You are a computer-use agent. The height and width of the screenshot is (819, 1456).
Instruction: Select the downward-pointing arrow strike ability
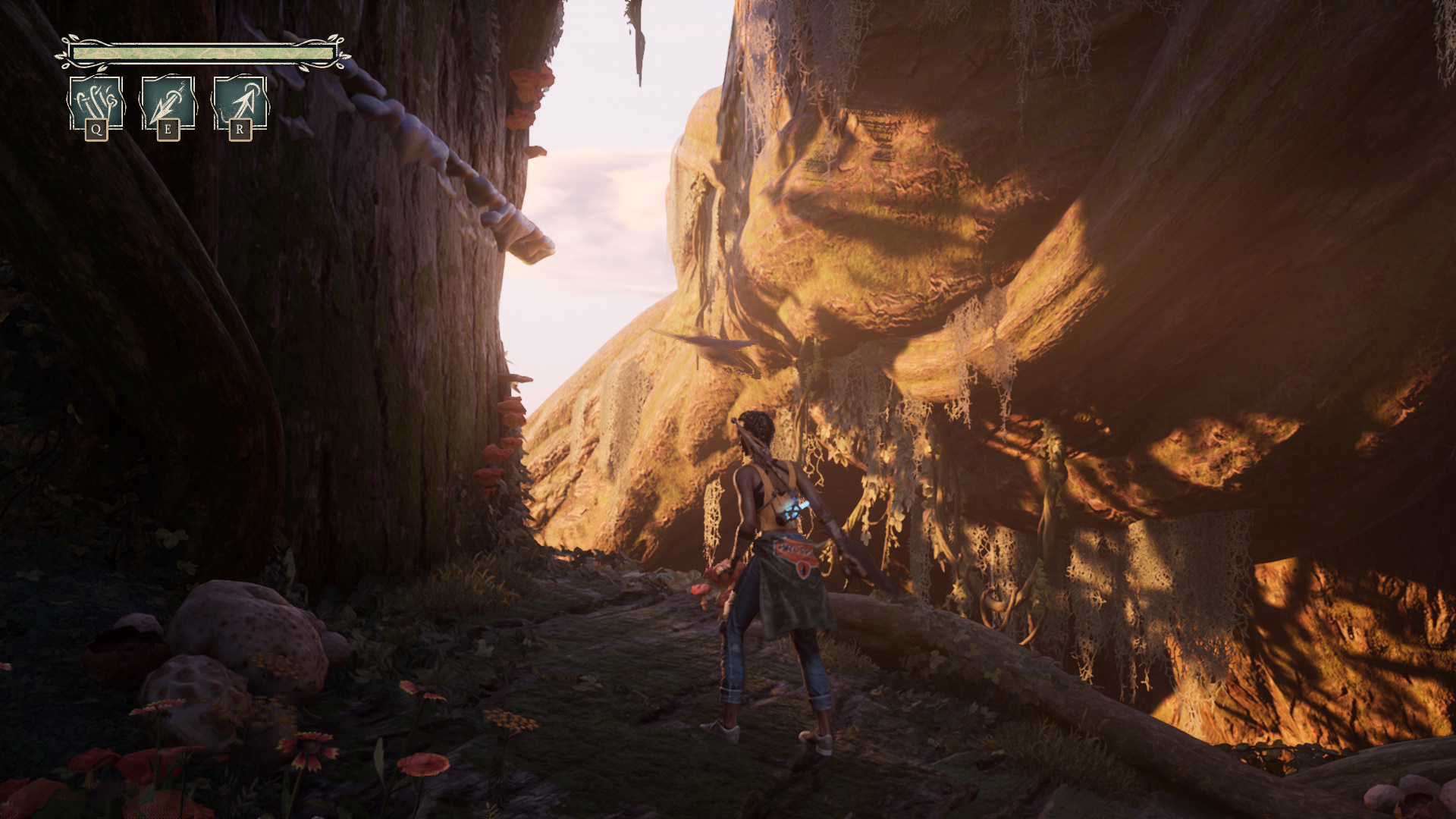168,103
